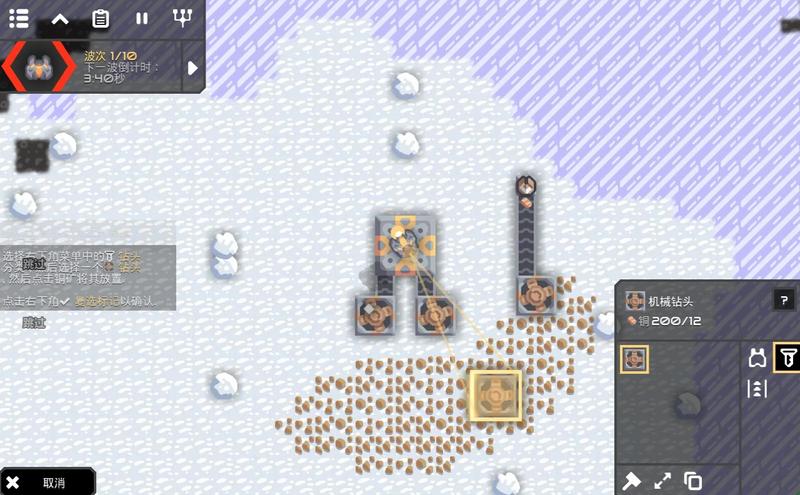Click 取消 to cancel placement
Screen dimensions: 800x495
point(48,482)
